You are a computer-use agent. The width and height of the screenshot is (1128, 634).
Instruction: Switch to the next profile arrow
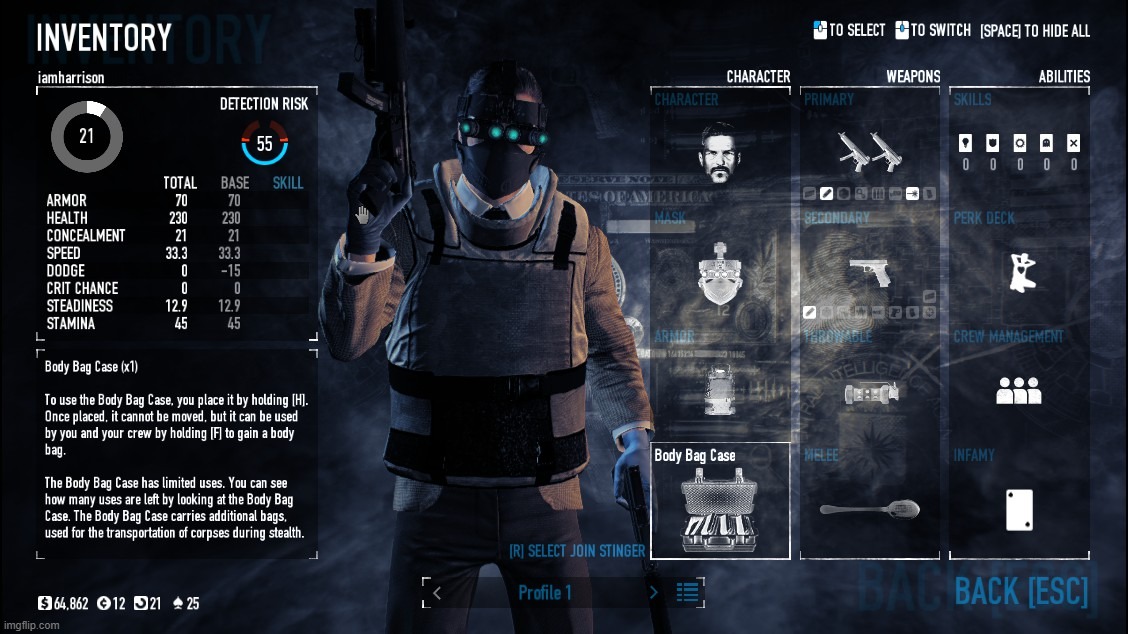(x=654, y=593)
